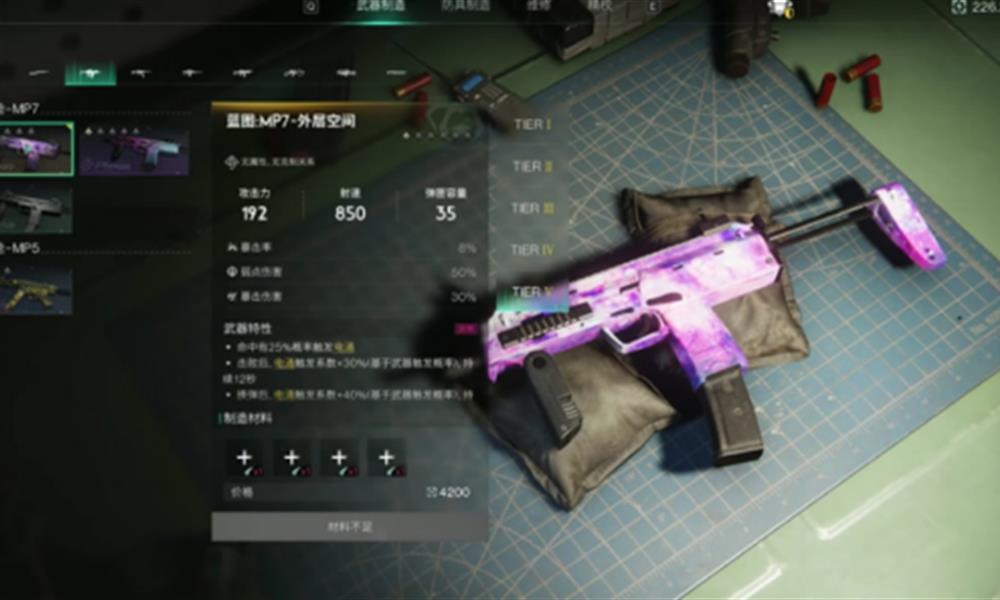Screen dimensions: 1000x600
Task: Switch to the 维修 repair tab
Action: [539, 6]
